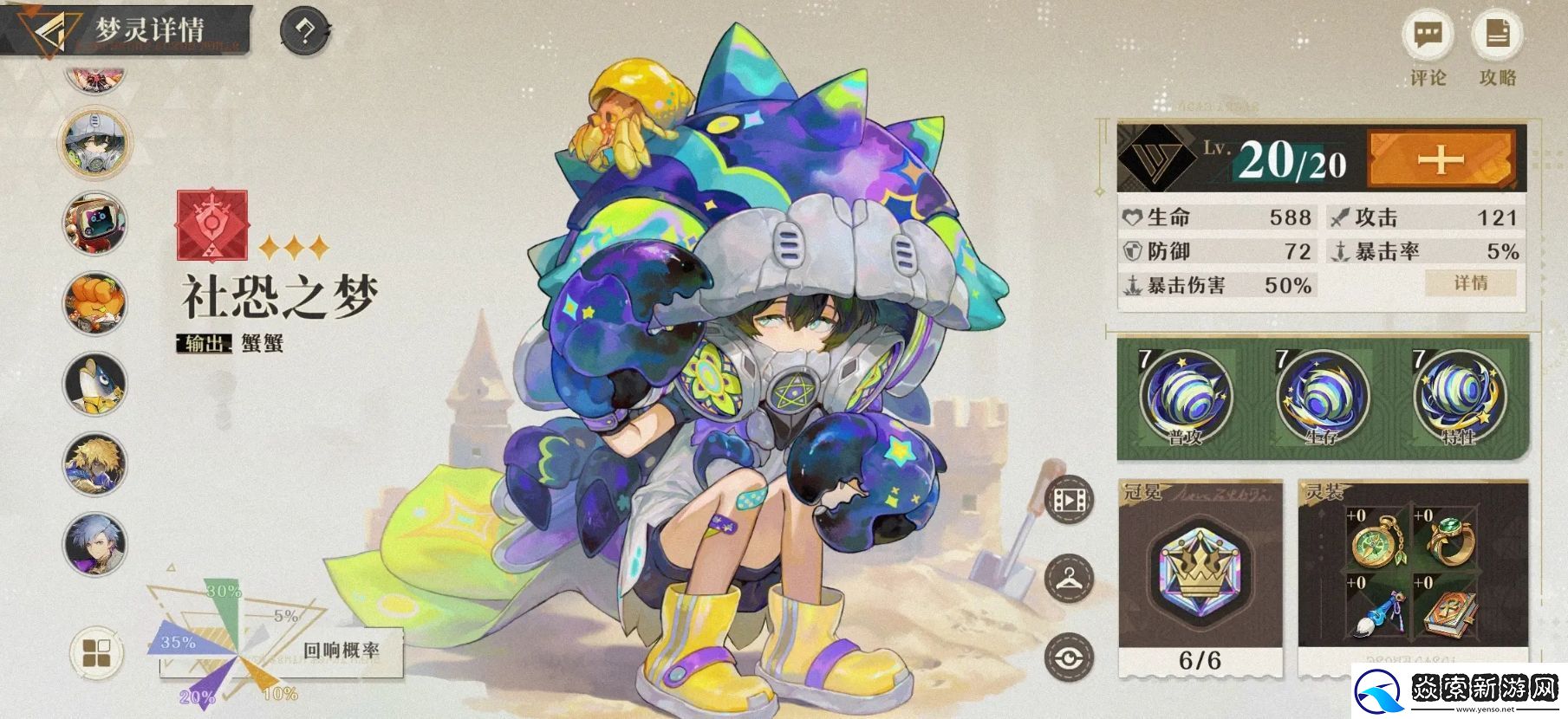1568x719 pixels.
Task: Select the blue brush equipment slot
Action: point(1375,607)
